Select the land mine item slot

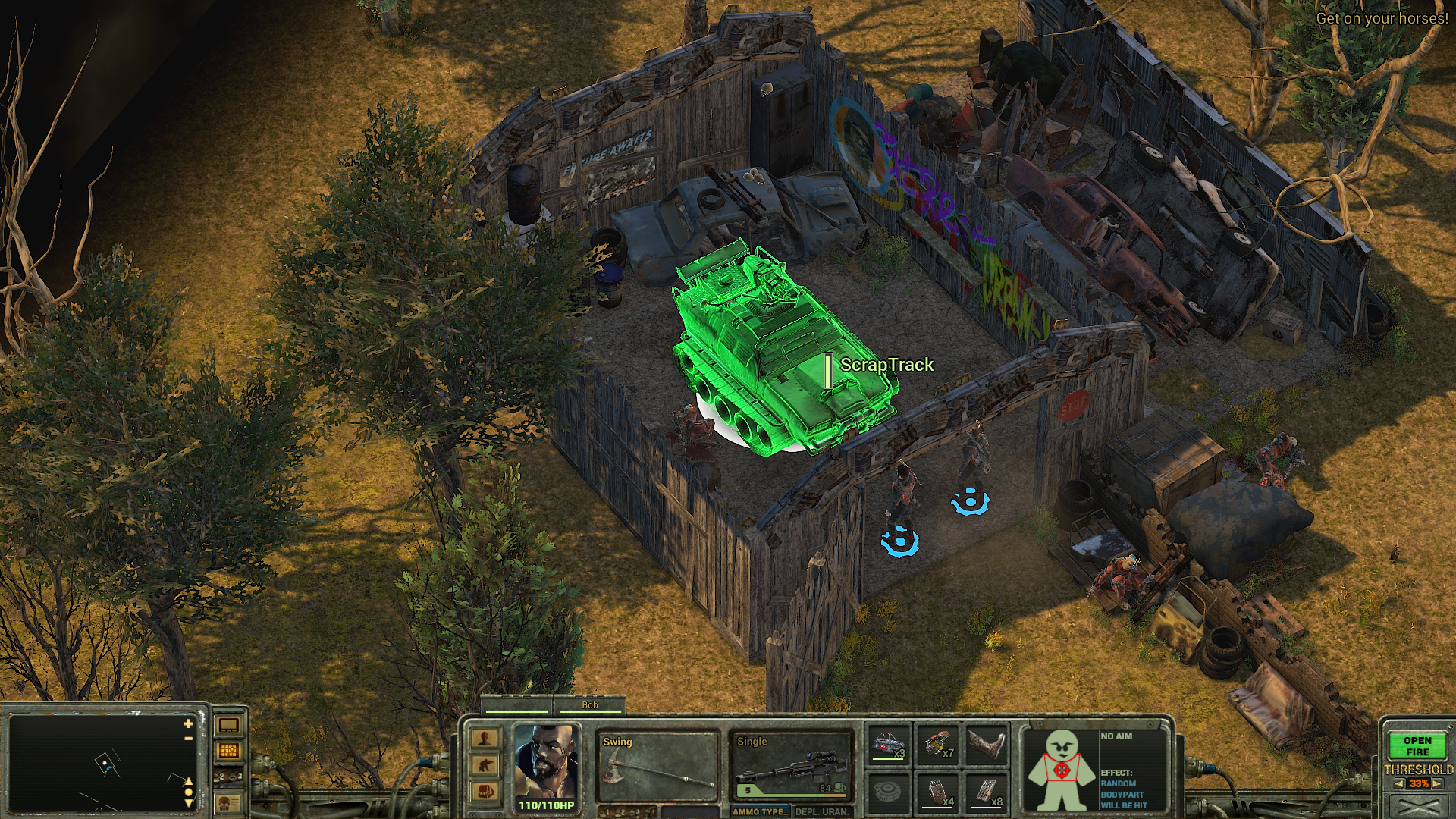click(889, 792)
